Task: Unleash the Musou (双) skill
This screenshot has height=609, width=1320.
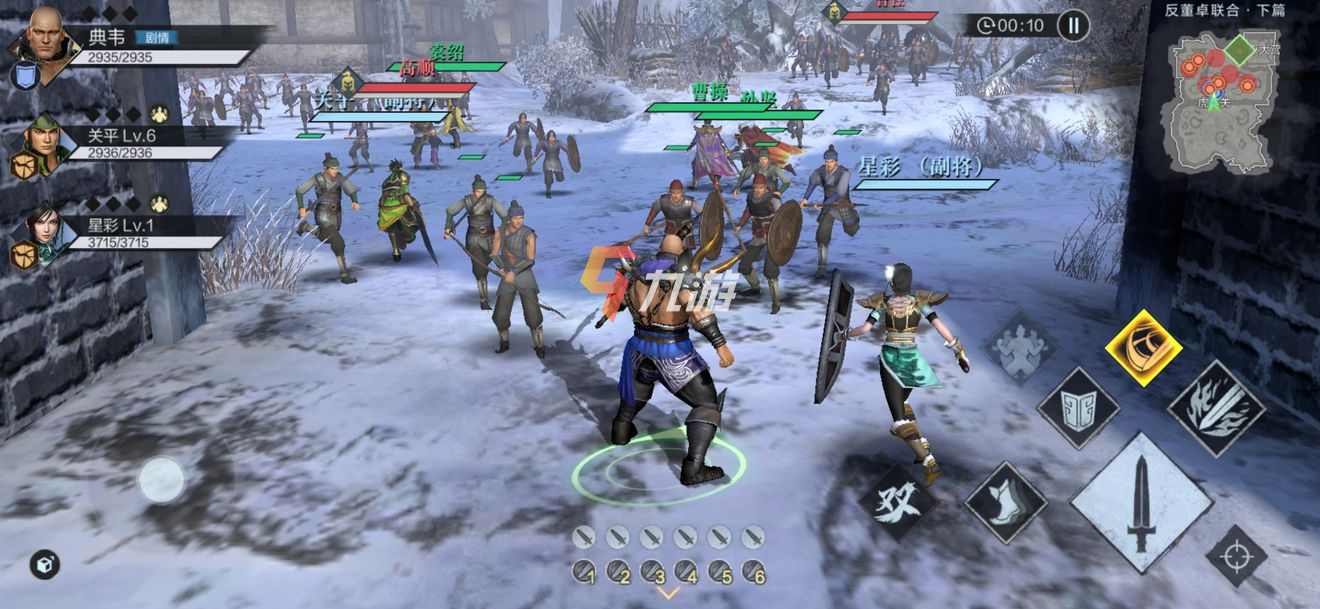Action: click(x=896, y=504)
